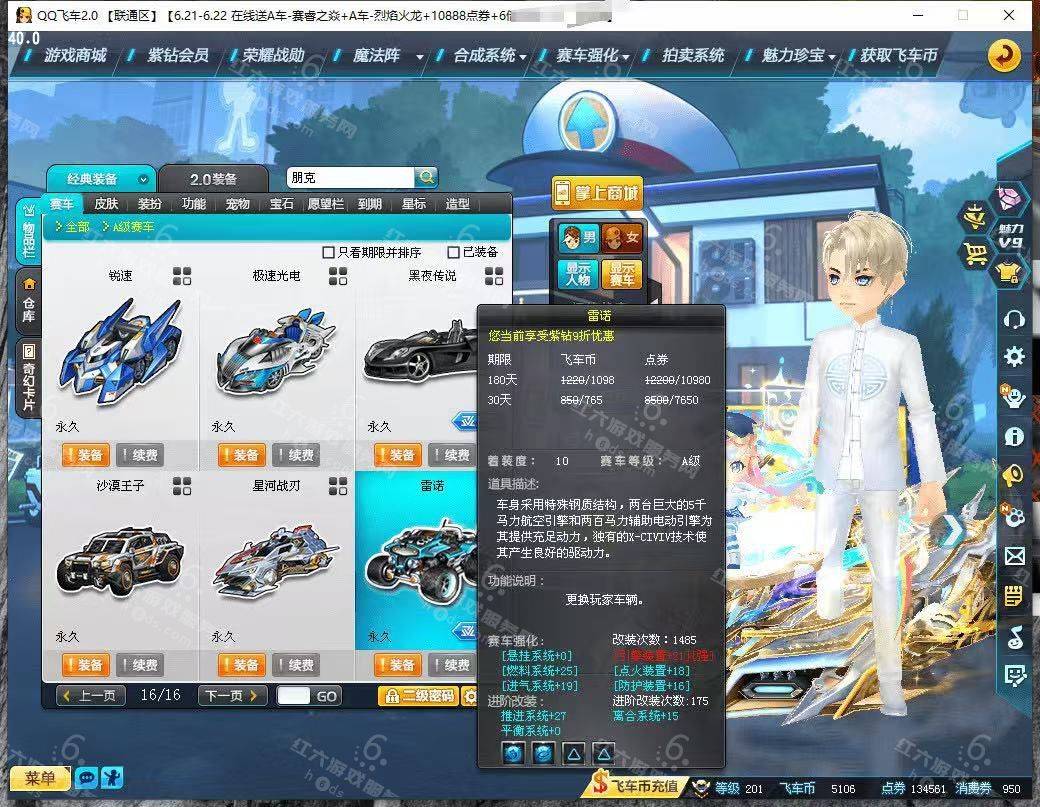Image resolution: width=1040 pixels, height=807 pixels.
Task: Open the 菜单 menu button
Action: 40,778
